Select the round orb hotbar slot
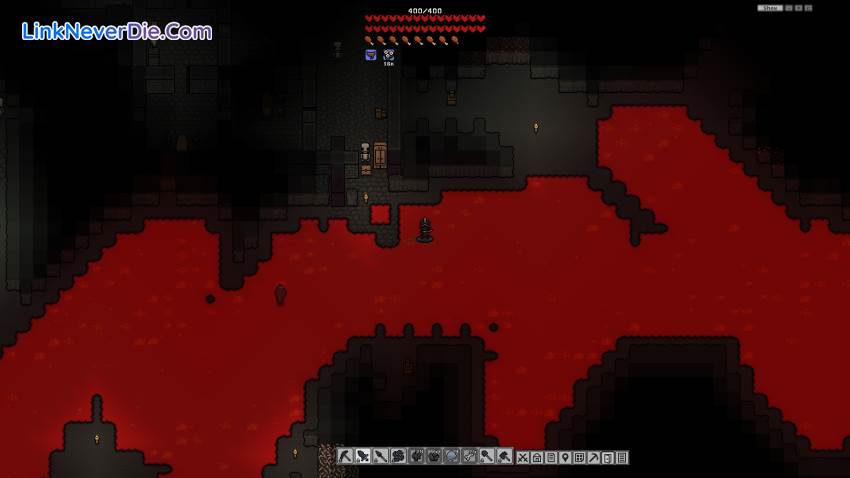 451,457
